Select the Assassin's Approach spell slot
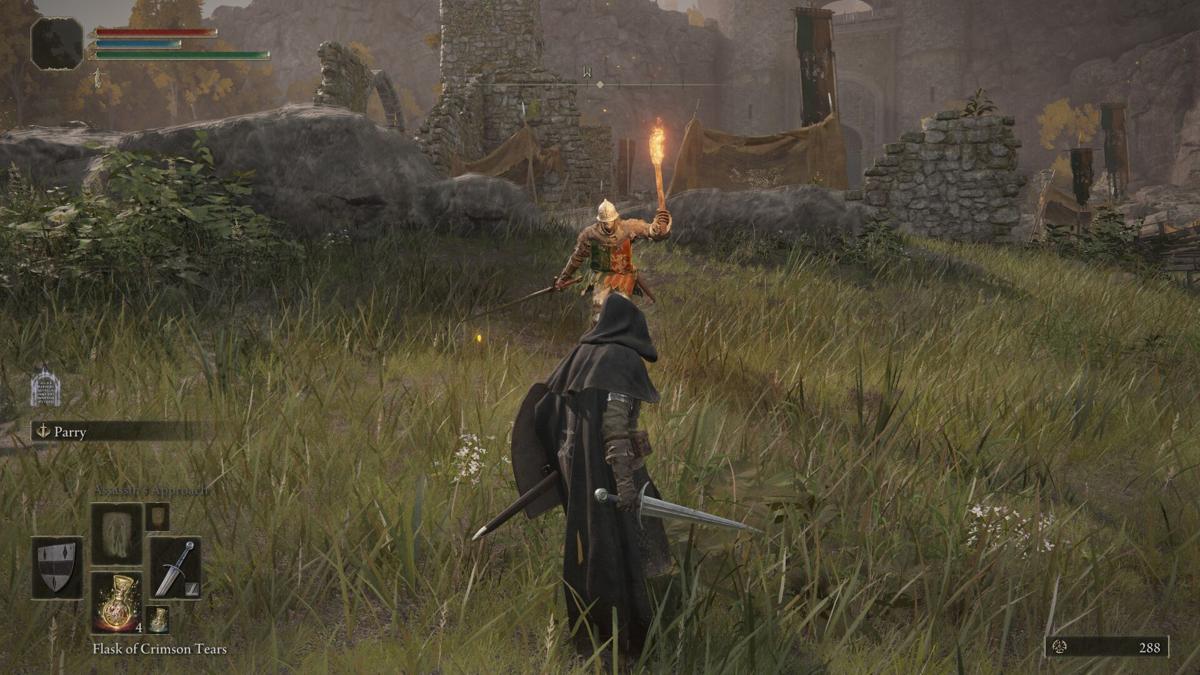1200x675 pixels. pyautogui.click(x=116, y=533)
